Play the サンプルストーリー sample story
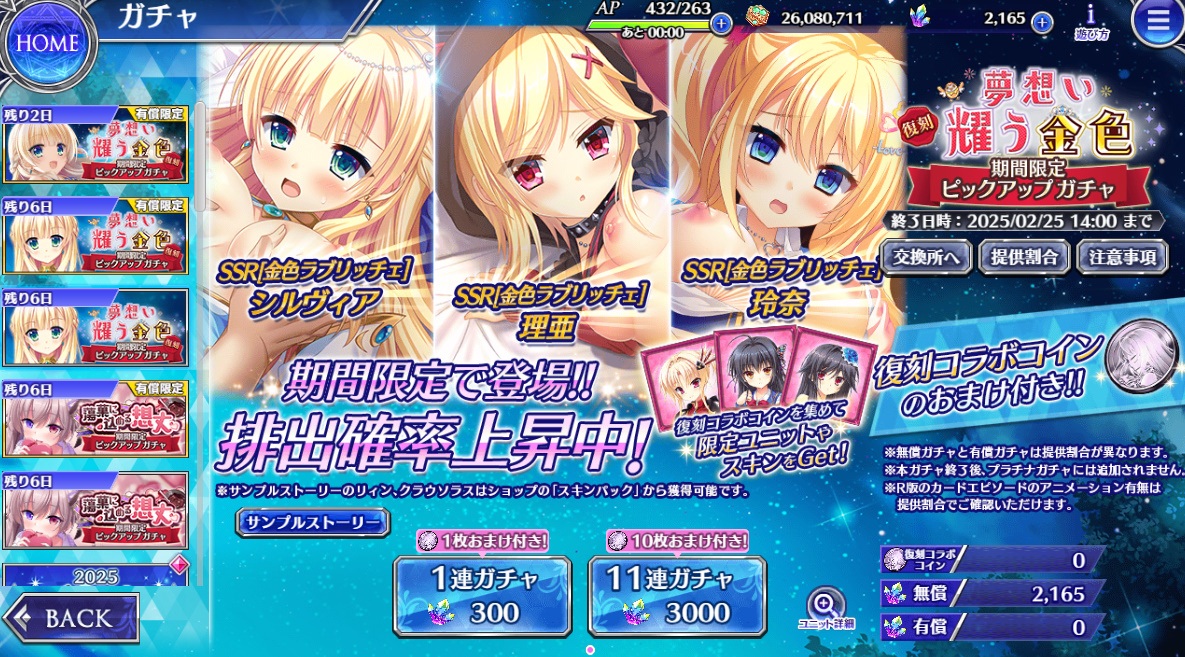The height and width of the screenshot is (657, 1185). 313,523
